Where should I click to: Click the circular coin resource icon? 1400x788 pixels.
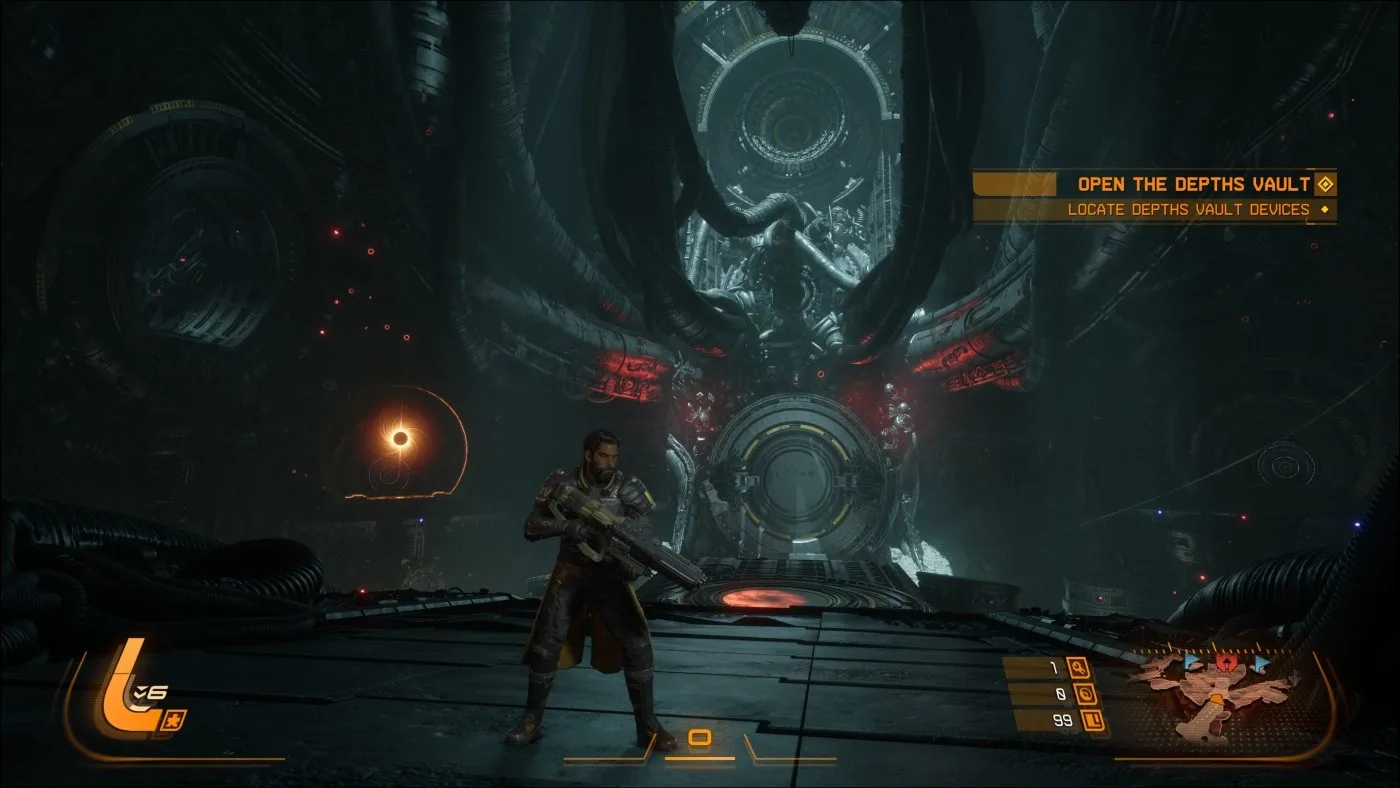pyautogui.click(x=1087, y=694)
